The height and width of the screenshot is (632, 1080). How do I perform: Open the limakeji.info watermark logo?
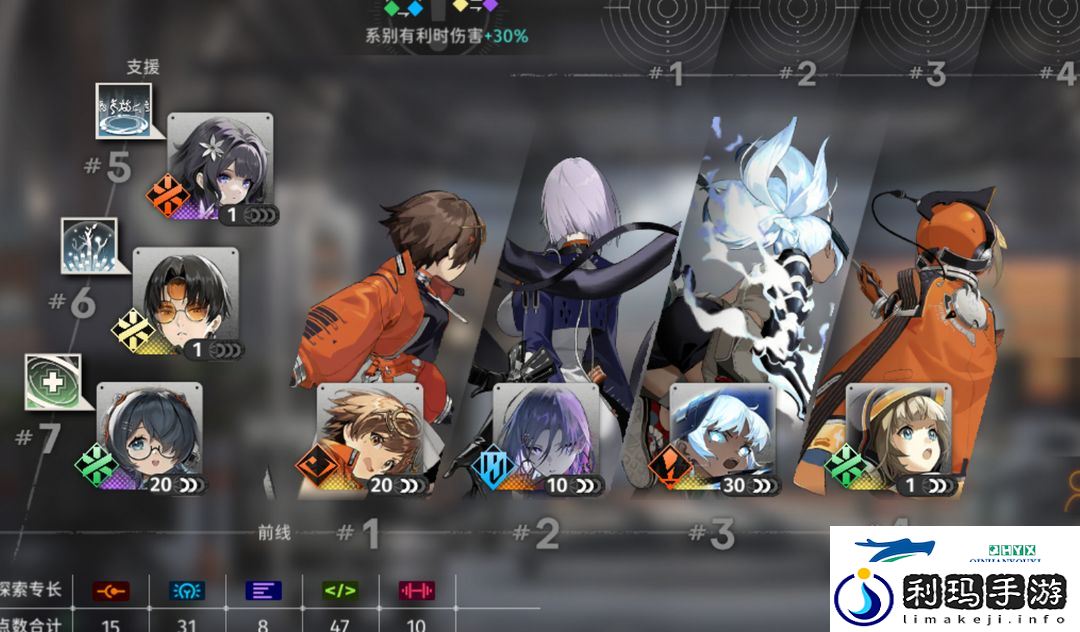(954, 580)
